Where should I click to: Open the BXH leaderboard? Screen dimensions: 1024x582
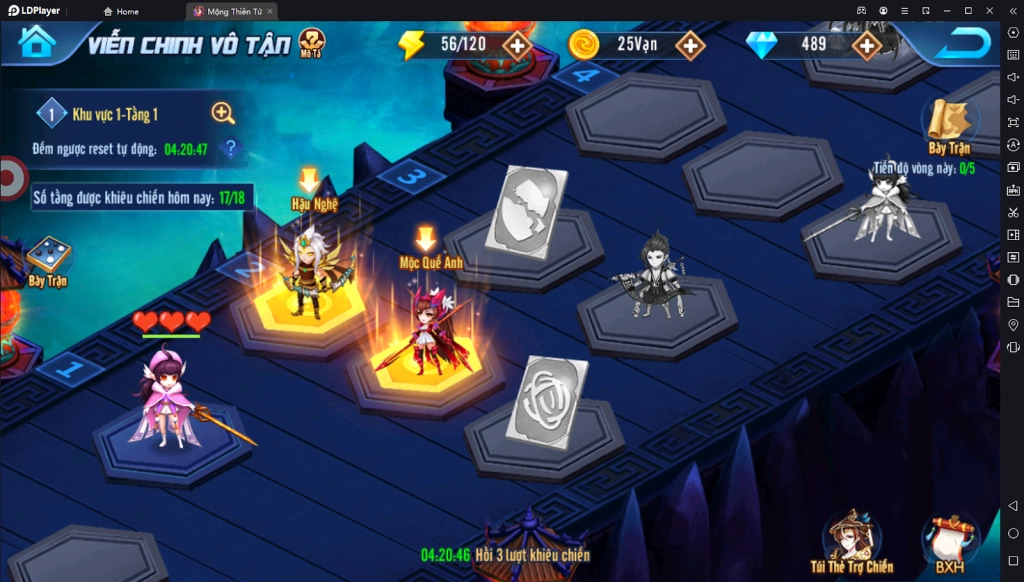949,545
